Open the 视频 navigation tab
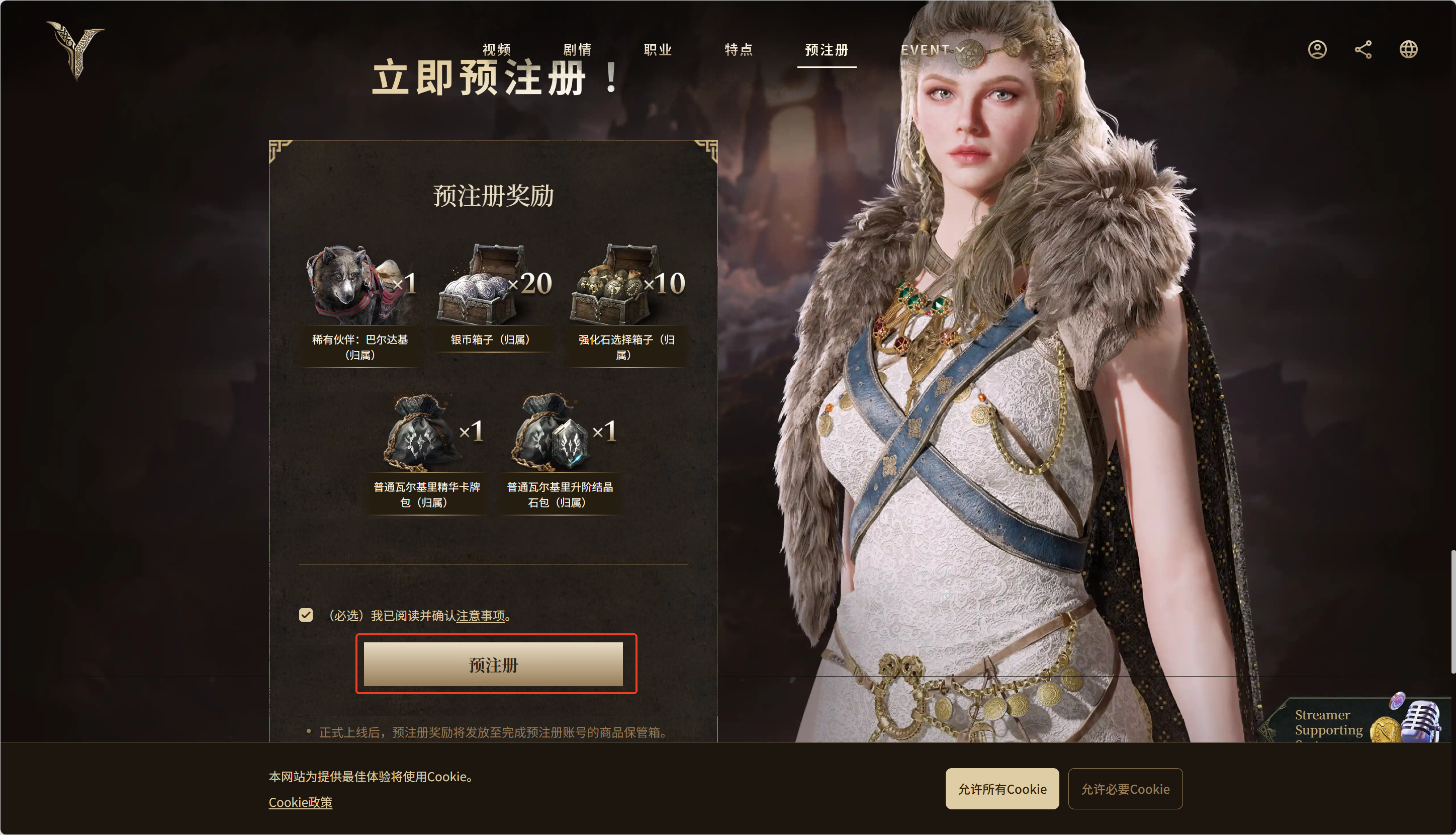1456x835 pixels. (x=496, y=50)
